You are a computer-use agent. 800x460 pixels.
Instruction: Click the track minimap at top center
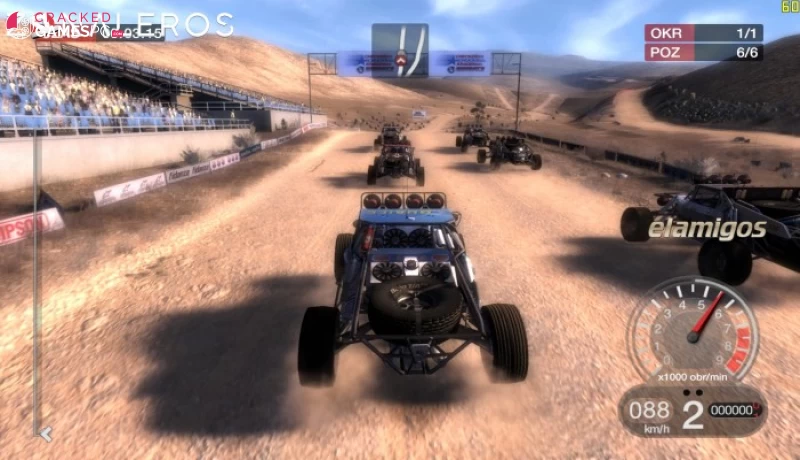click(x=400, y=50)
